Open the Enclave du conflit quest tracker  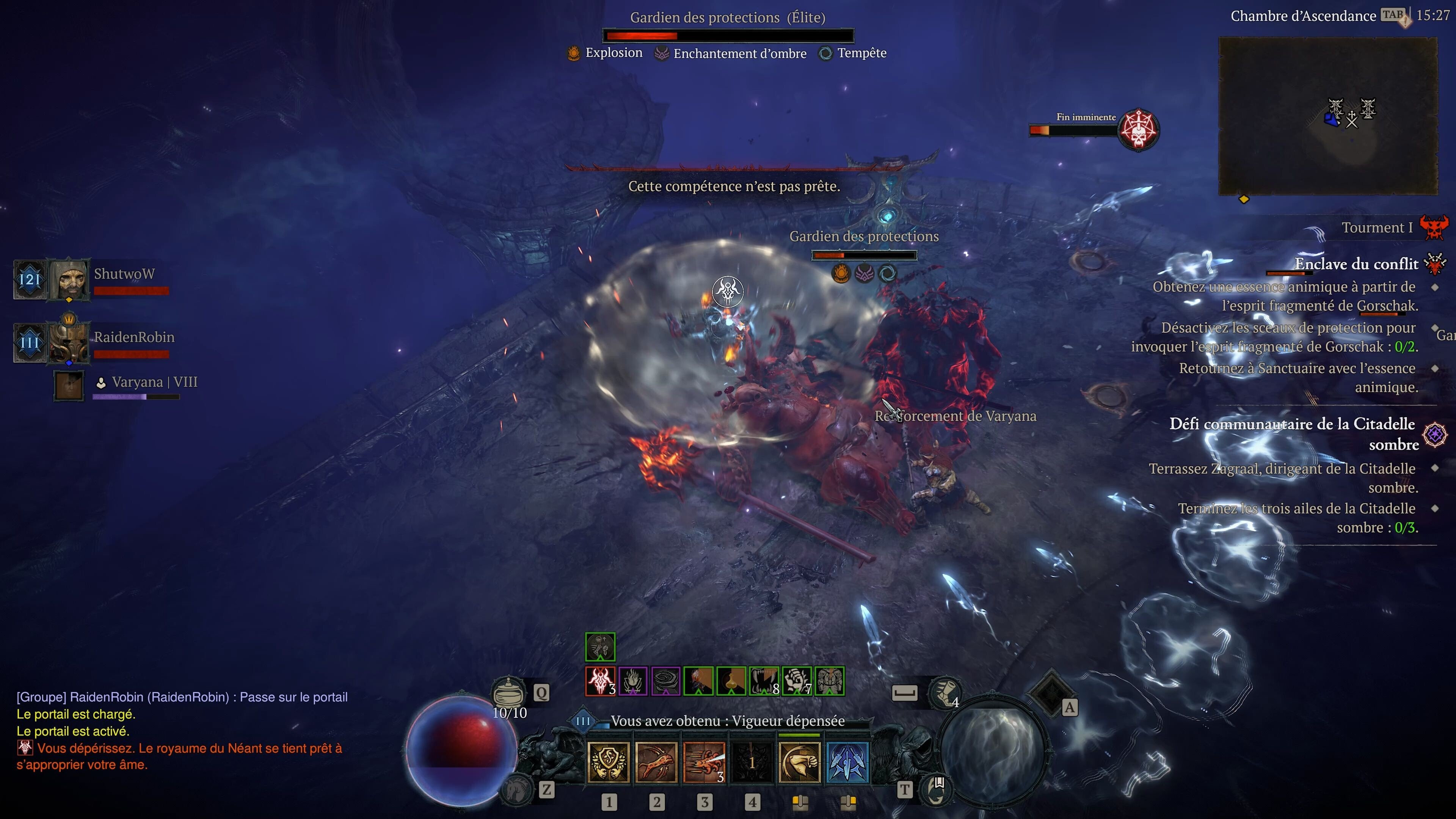click(x=1356, y=264)
